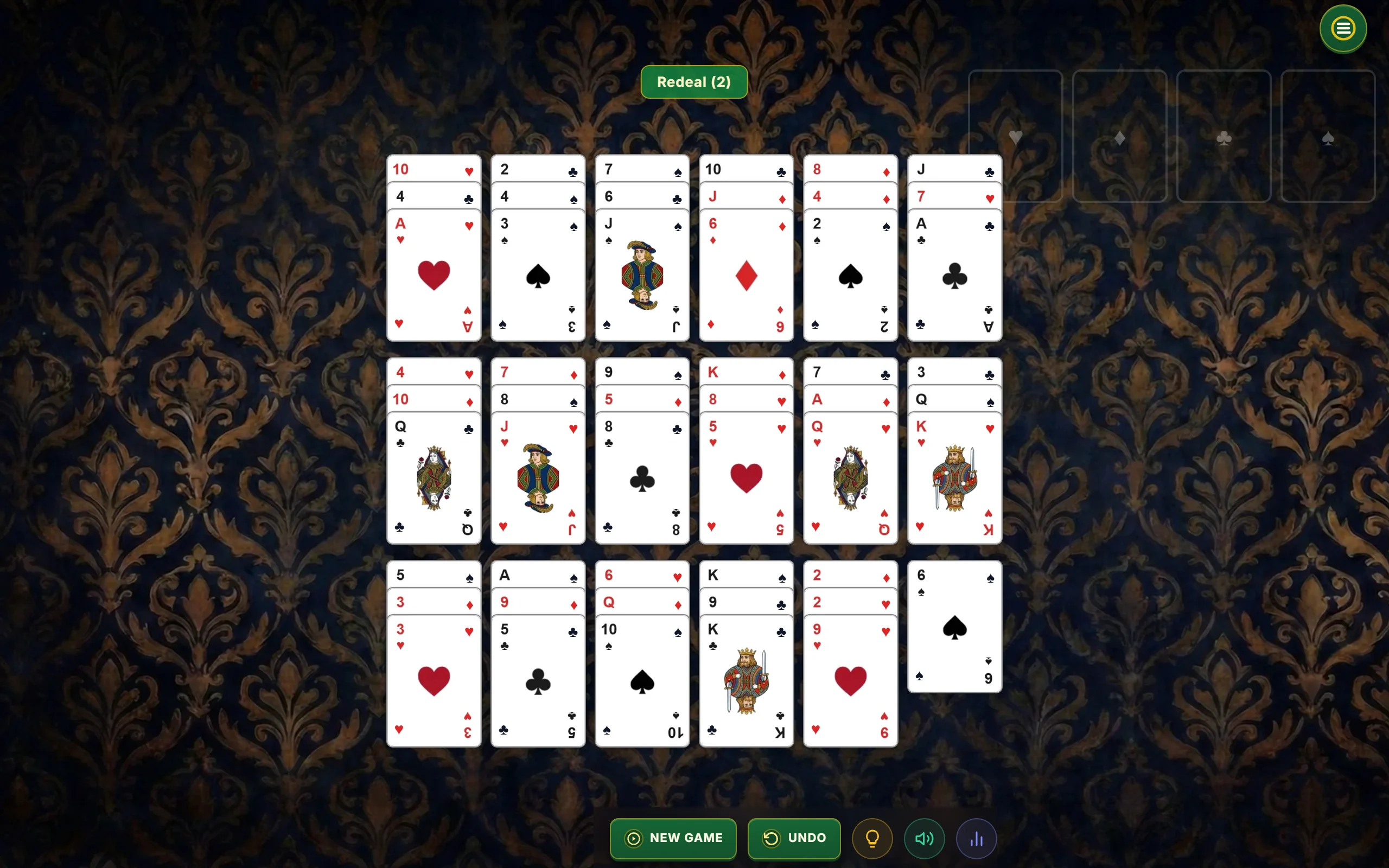The width and height of the screenshot is (1389, 868).
Task: Choose the King of Hearts card
Action: 954,478
